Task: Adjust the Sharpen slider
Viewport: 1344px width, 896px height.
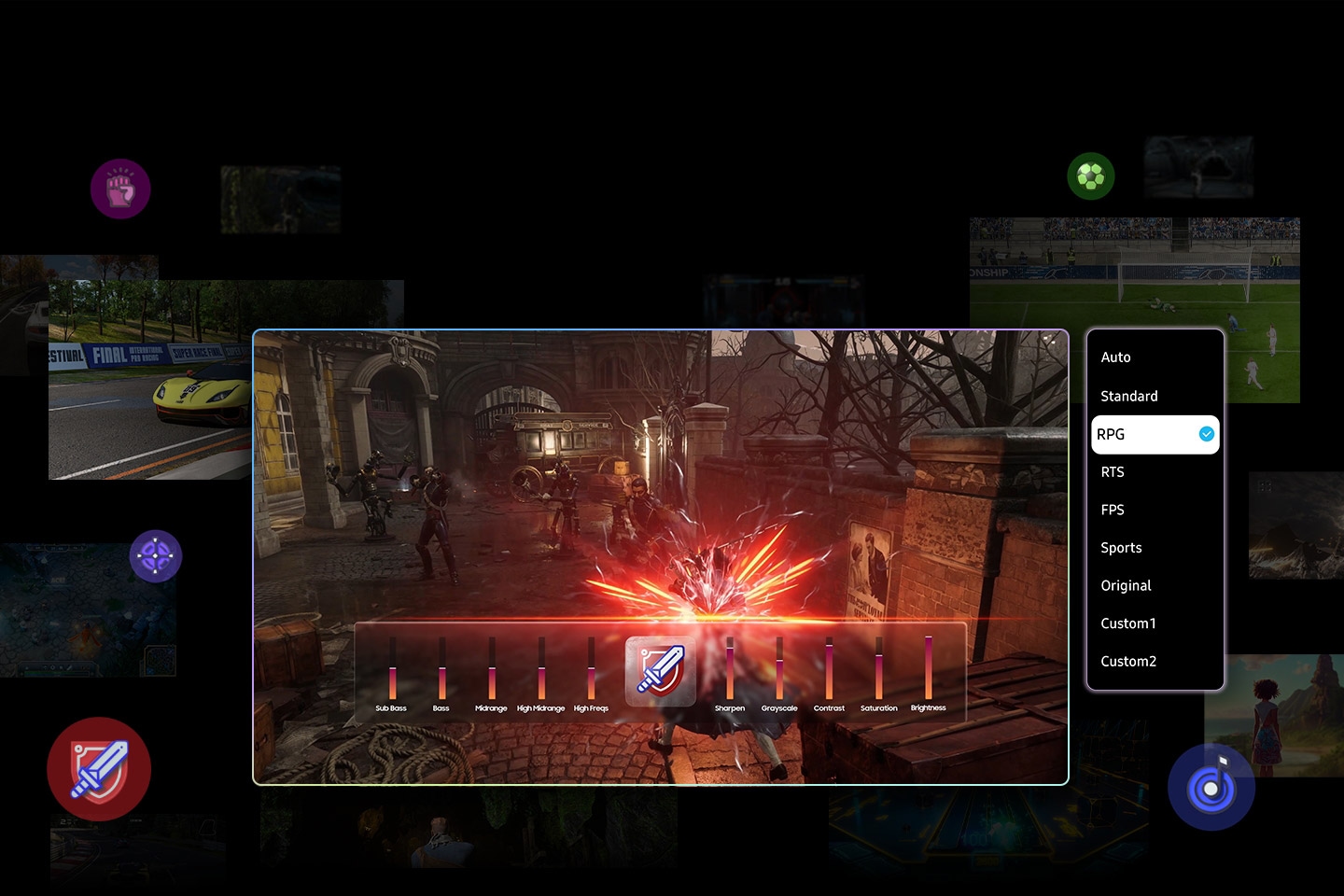Action: [730, 665]
